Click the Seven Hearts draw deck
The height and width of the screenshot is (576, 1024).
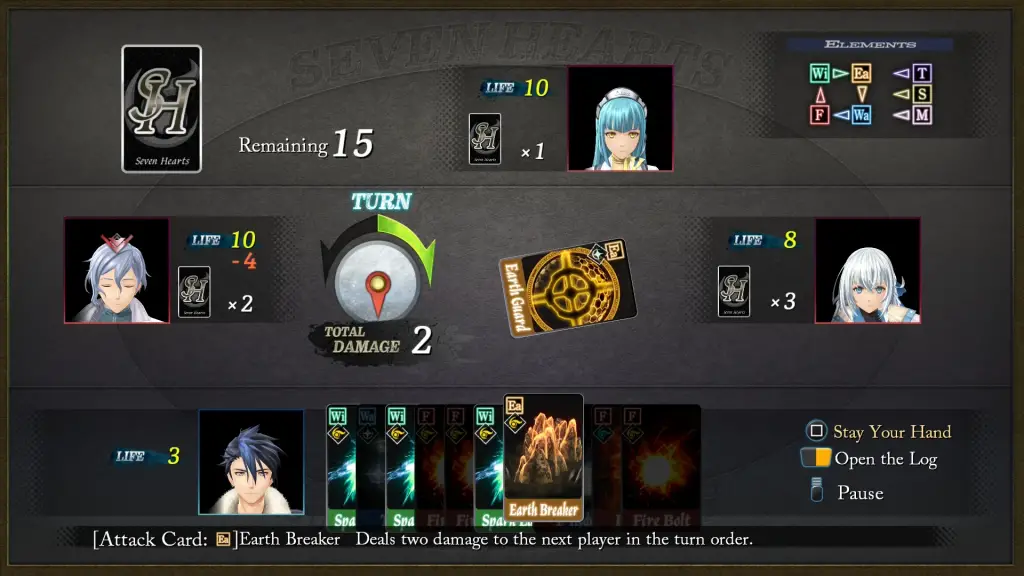pos(161,108)
